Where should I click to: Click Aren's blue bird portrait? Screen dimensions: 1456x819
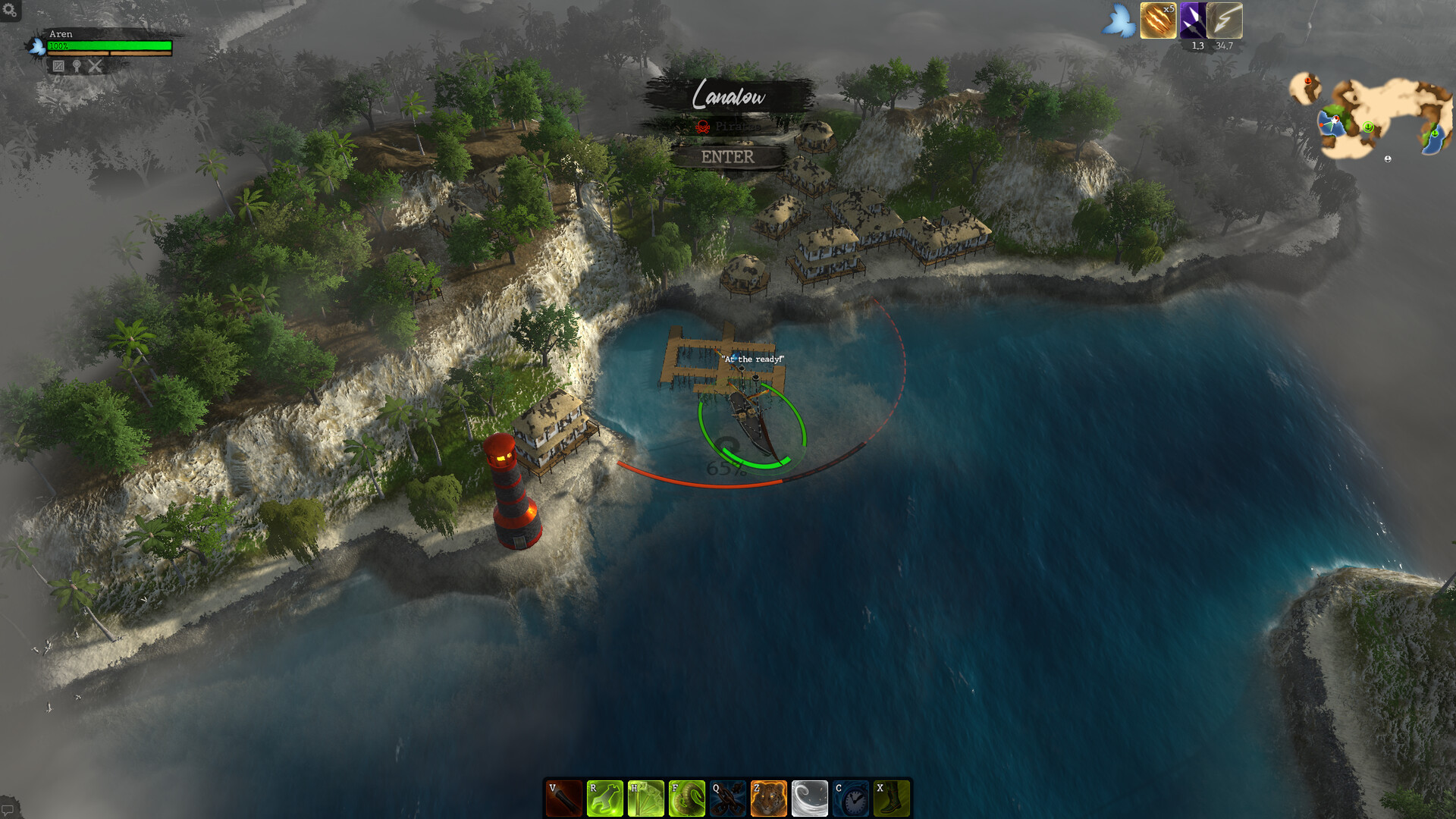(x=36, y=47)
